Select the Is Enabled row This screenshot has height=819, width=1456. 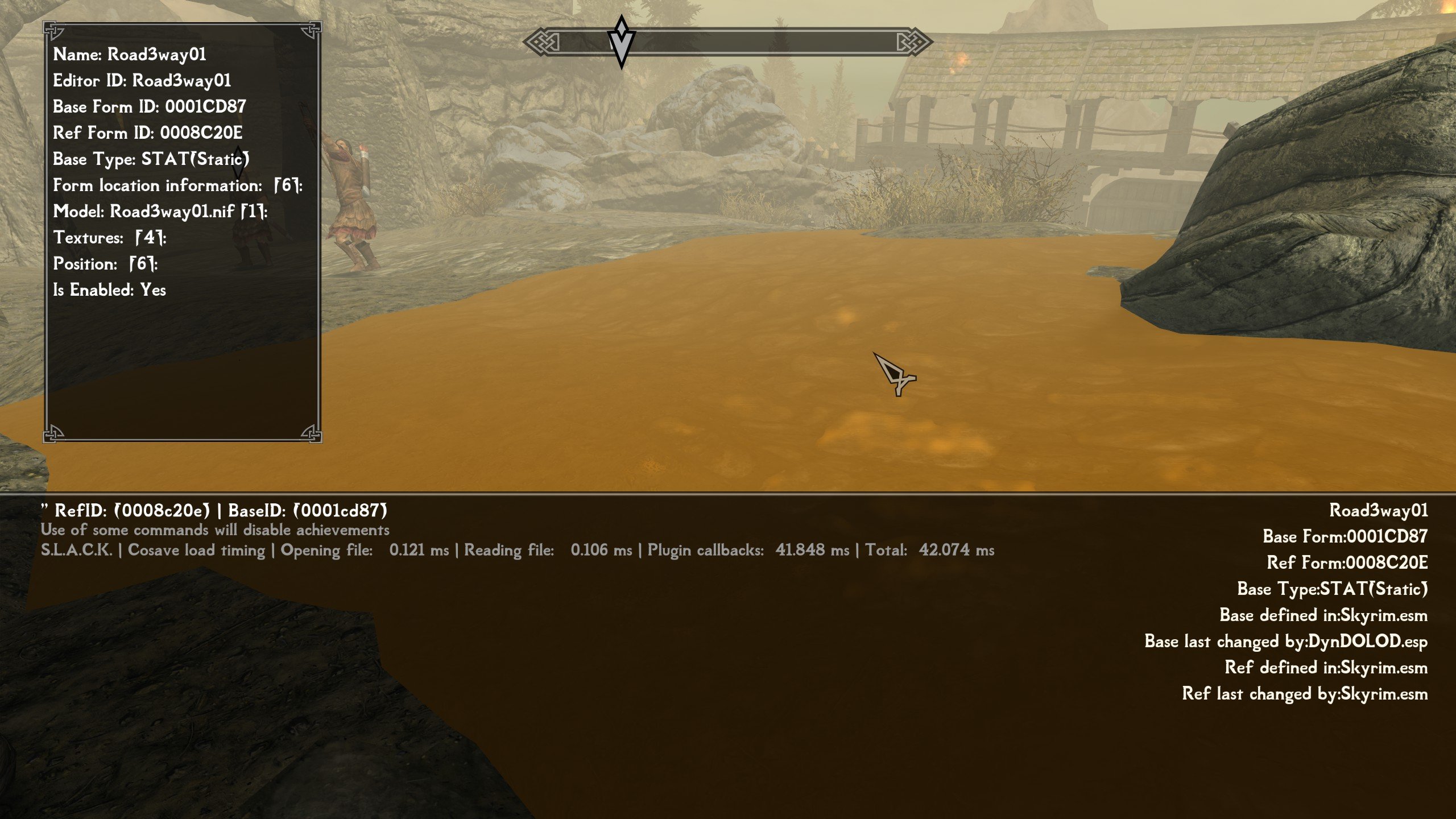pos(109,290)
